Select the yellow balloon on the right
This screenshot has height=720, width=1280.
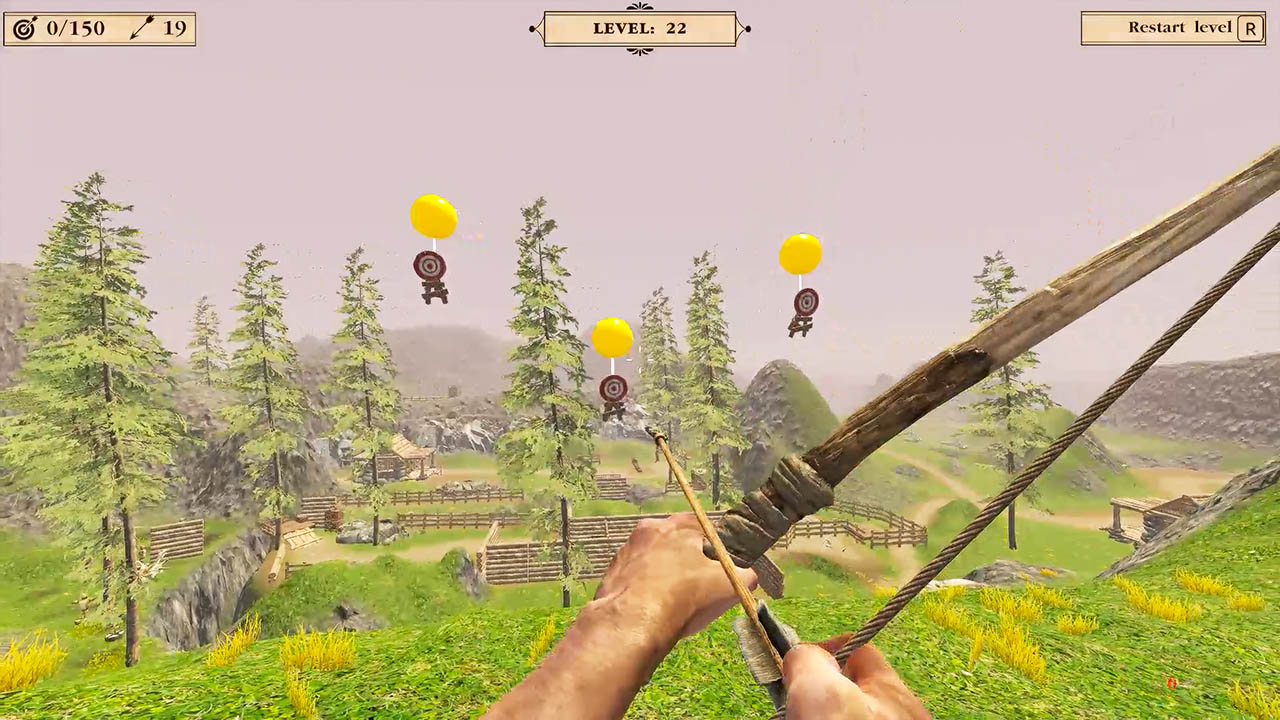800,253
